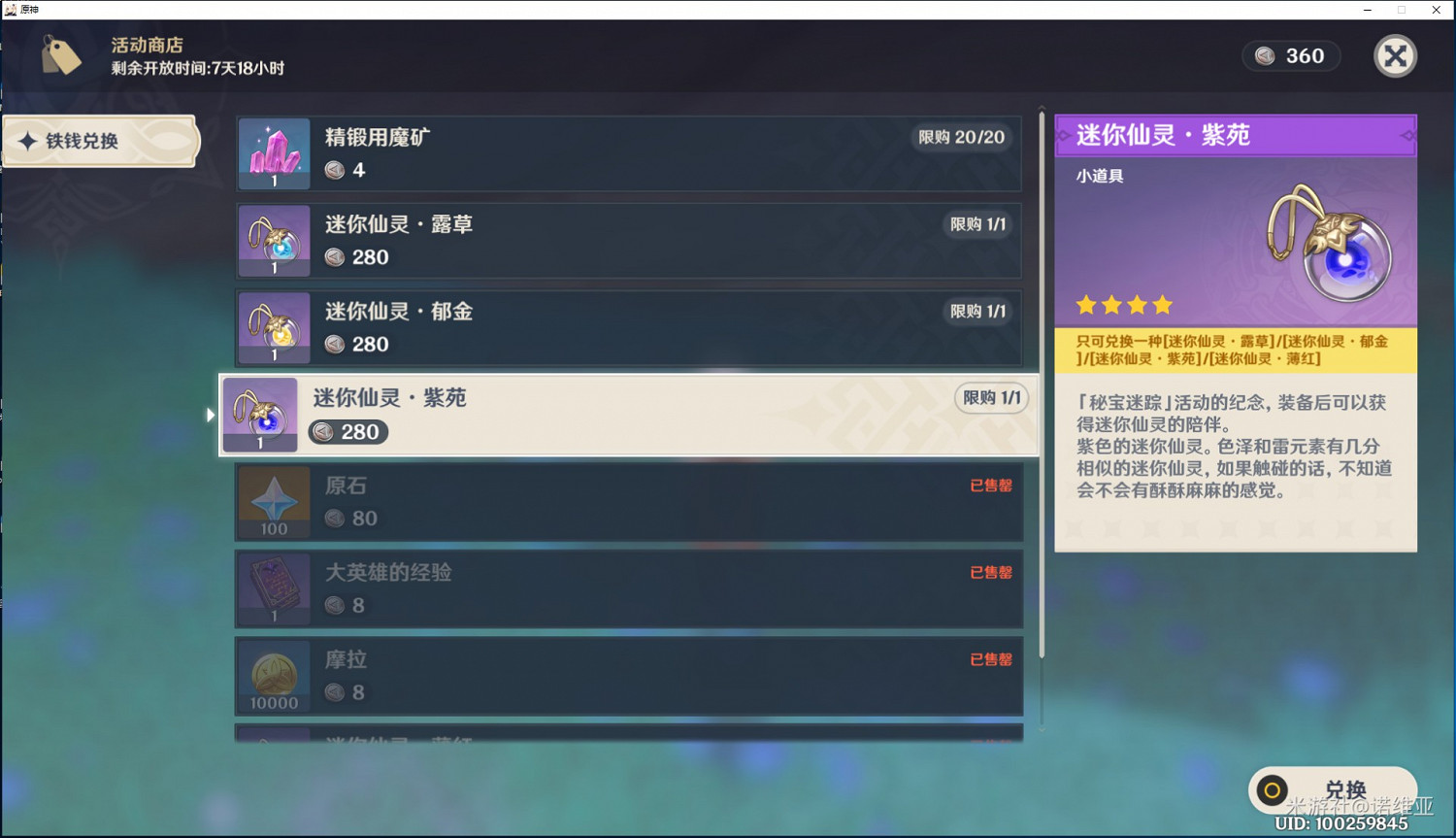Viewport: 1456px width, 838px height.
Task: Click the white arrow marker beside selected row
Action: [x=210, y=414]
